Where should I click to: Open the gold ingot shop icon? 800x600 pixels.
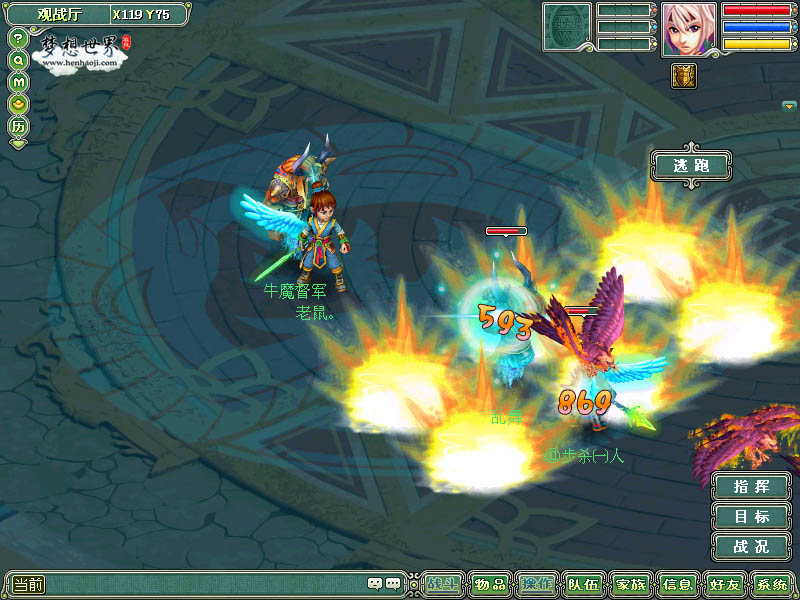pyautogui.click(x=18, y=103)
